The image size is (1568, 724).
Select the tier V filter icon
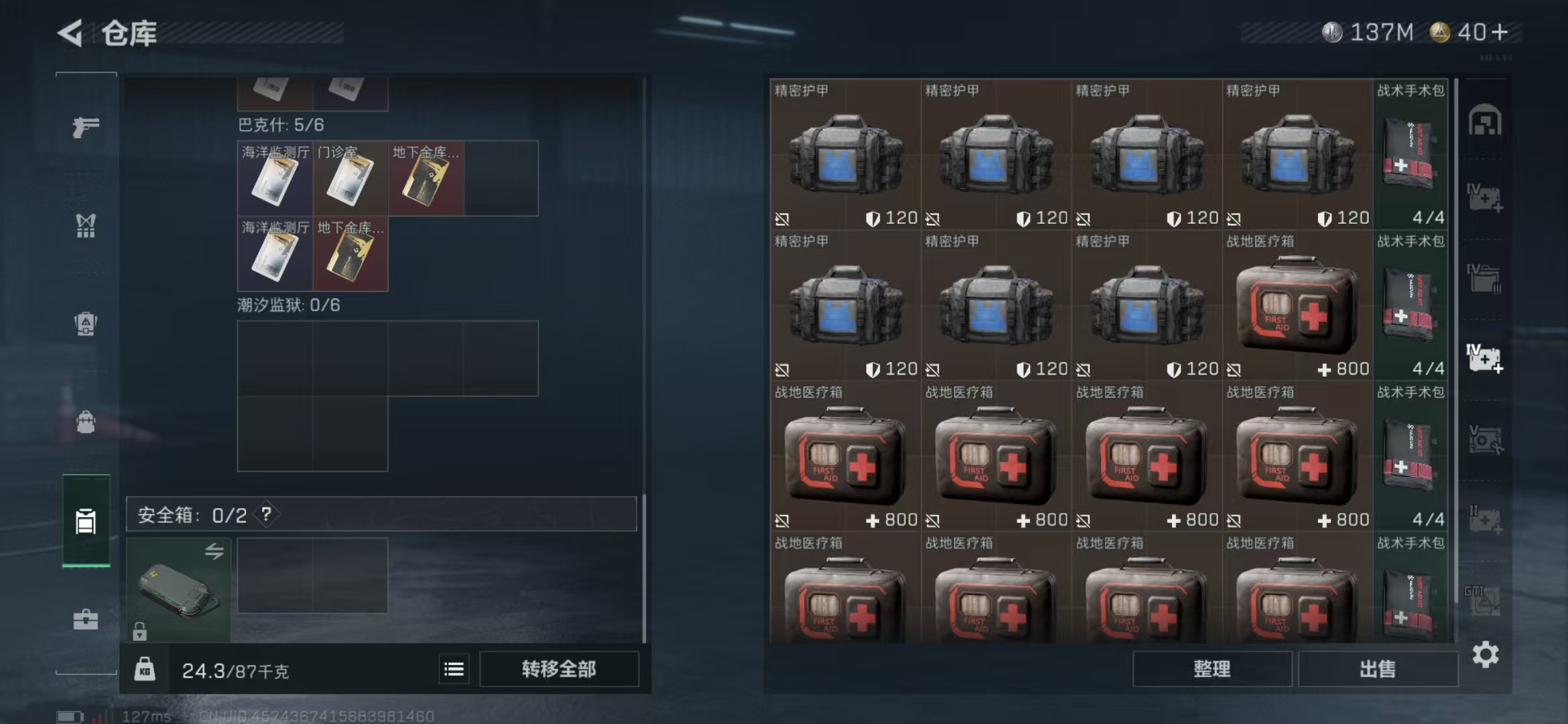[x=1485, y=439]
